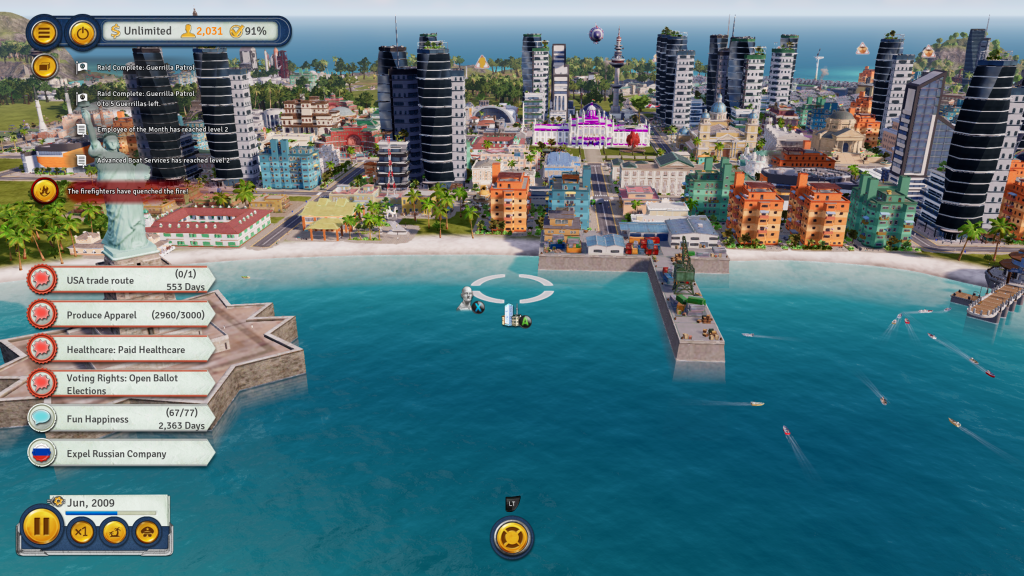Select the first Raid Complete: Guerrilla Patrol notification
The height and width of the screenshot is (576, 1024).
coord(145,67)
